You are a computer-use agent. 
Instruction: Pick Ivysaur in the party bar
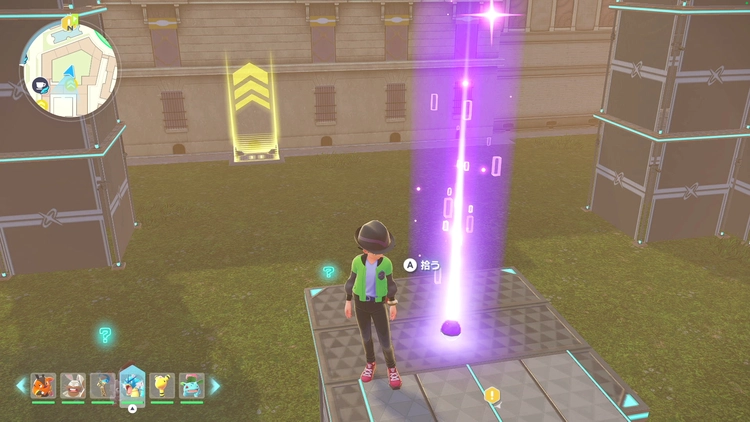191,385
